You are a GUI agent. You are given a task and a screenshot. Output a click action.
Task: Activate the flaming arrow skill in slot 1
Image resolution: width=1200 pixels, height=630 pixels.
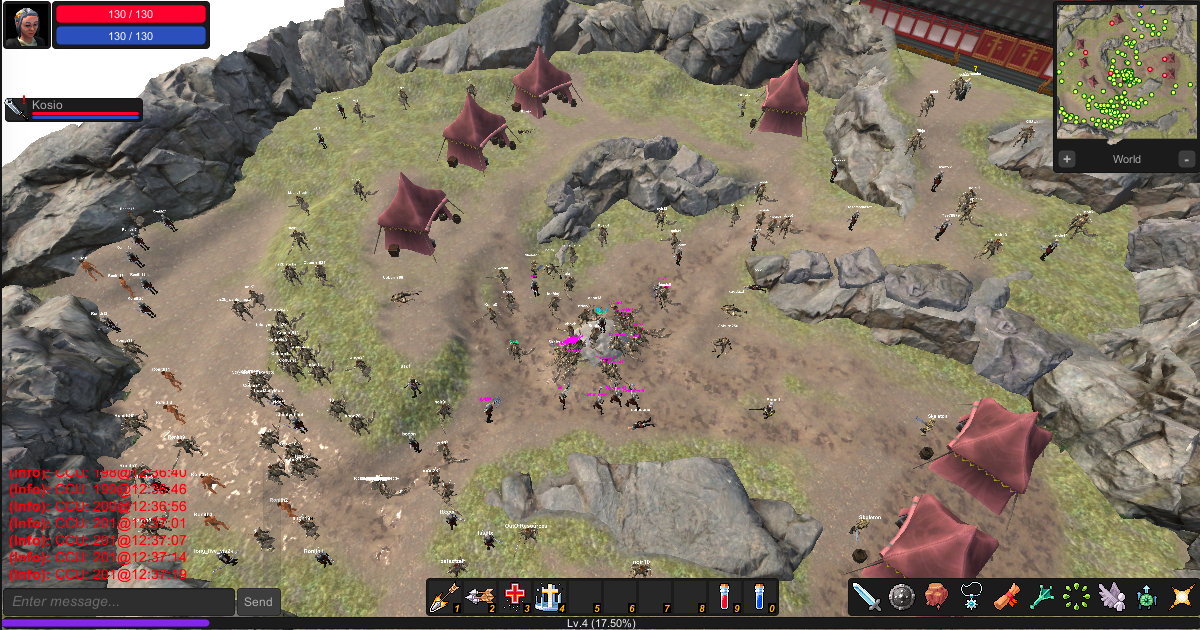click(x=443, y=597)
